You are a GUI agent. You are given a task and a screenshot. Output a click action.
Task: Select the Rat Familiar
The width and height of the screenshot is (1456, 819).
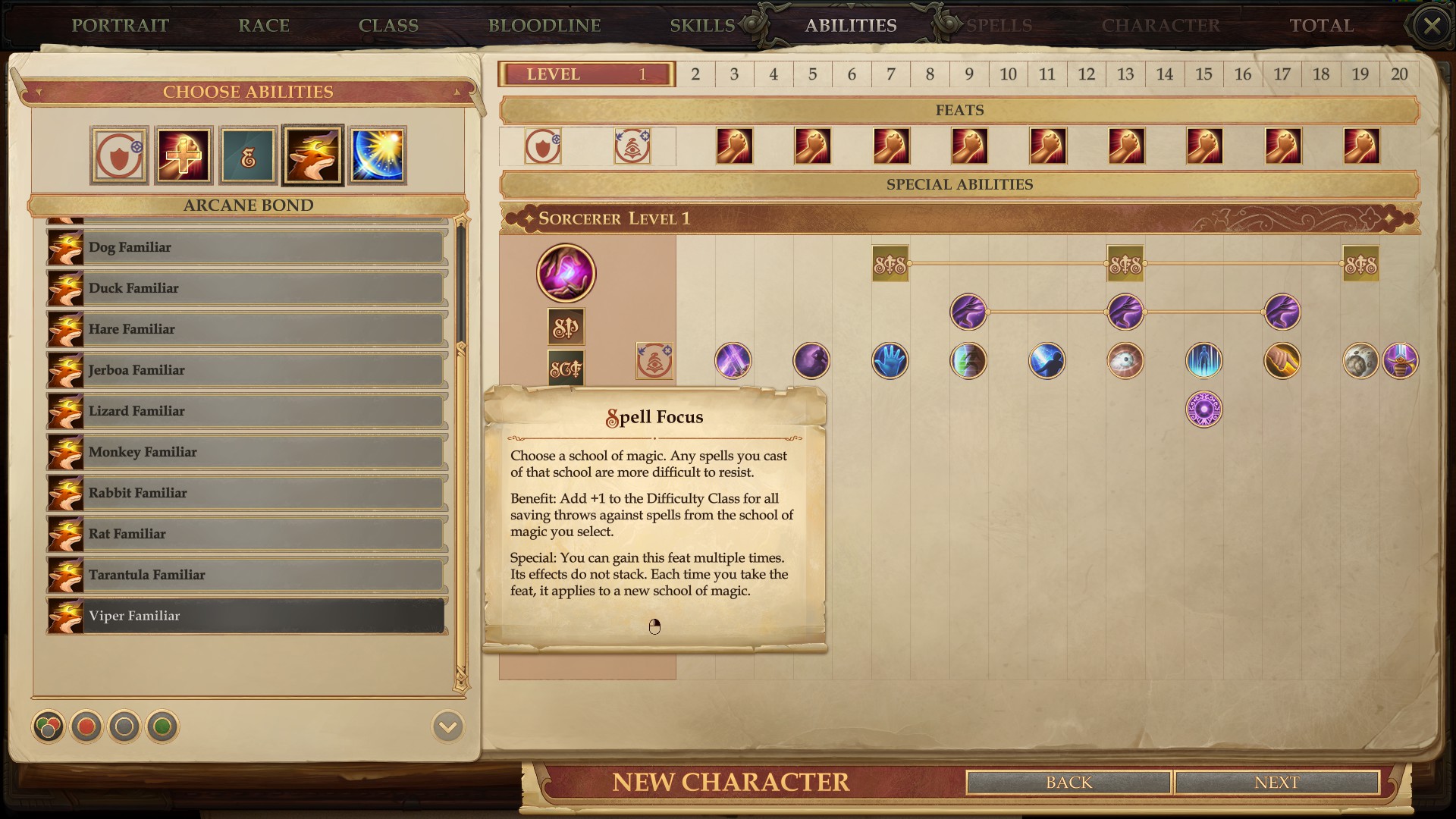[x=246, y=534]
